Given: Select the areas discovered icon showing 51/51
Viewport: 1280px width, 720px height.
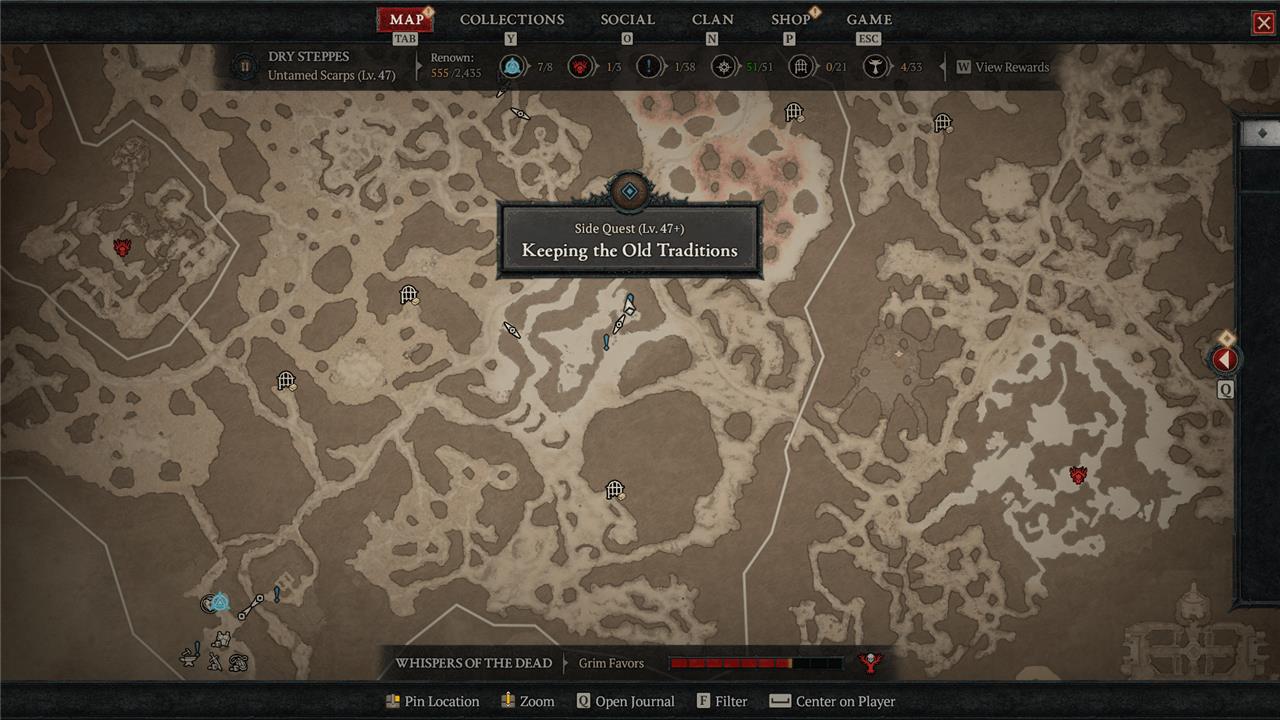Looking at the screenshot, I should pos(724,67).
